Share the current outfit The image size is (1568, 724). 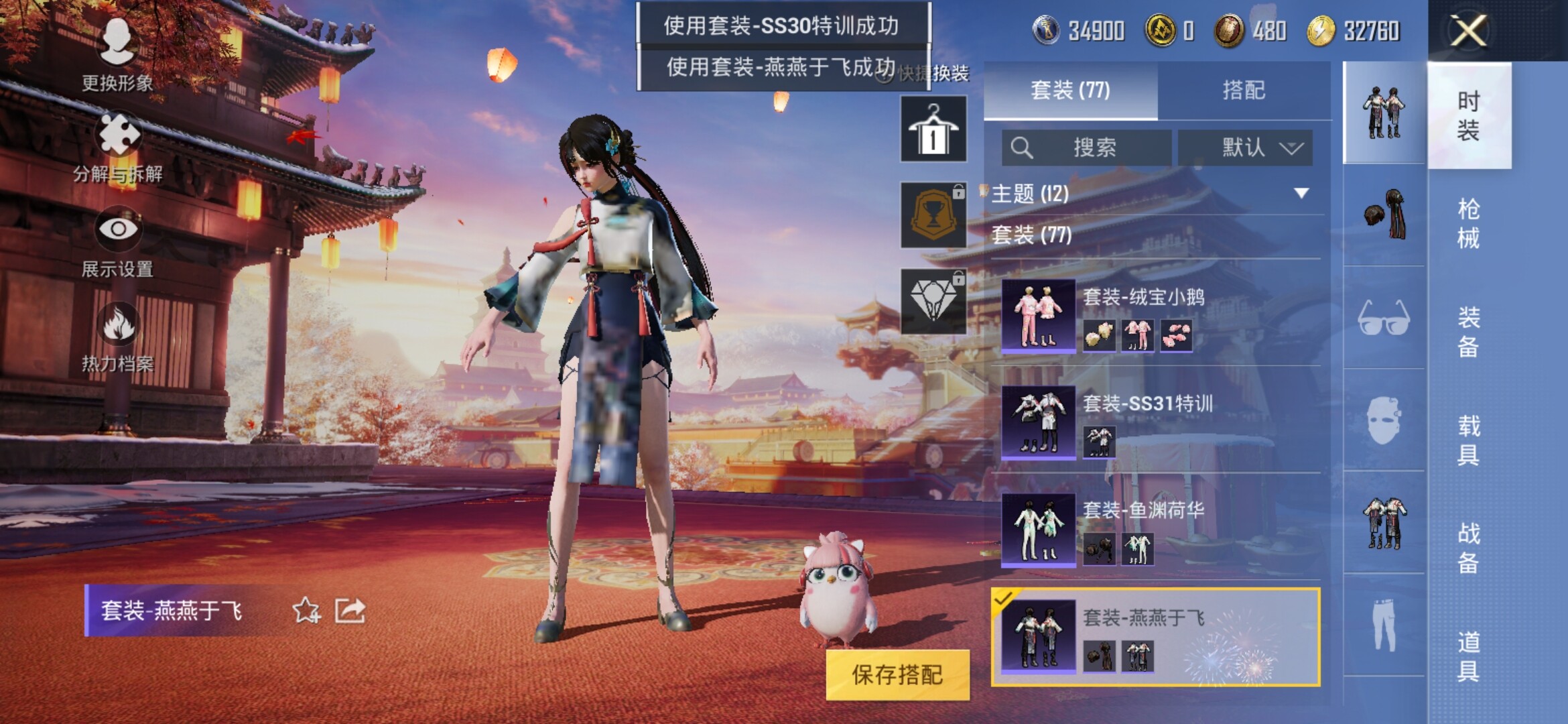(350, 610)
